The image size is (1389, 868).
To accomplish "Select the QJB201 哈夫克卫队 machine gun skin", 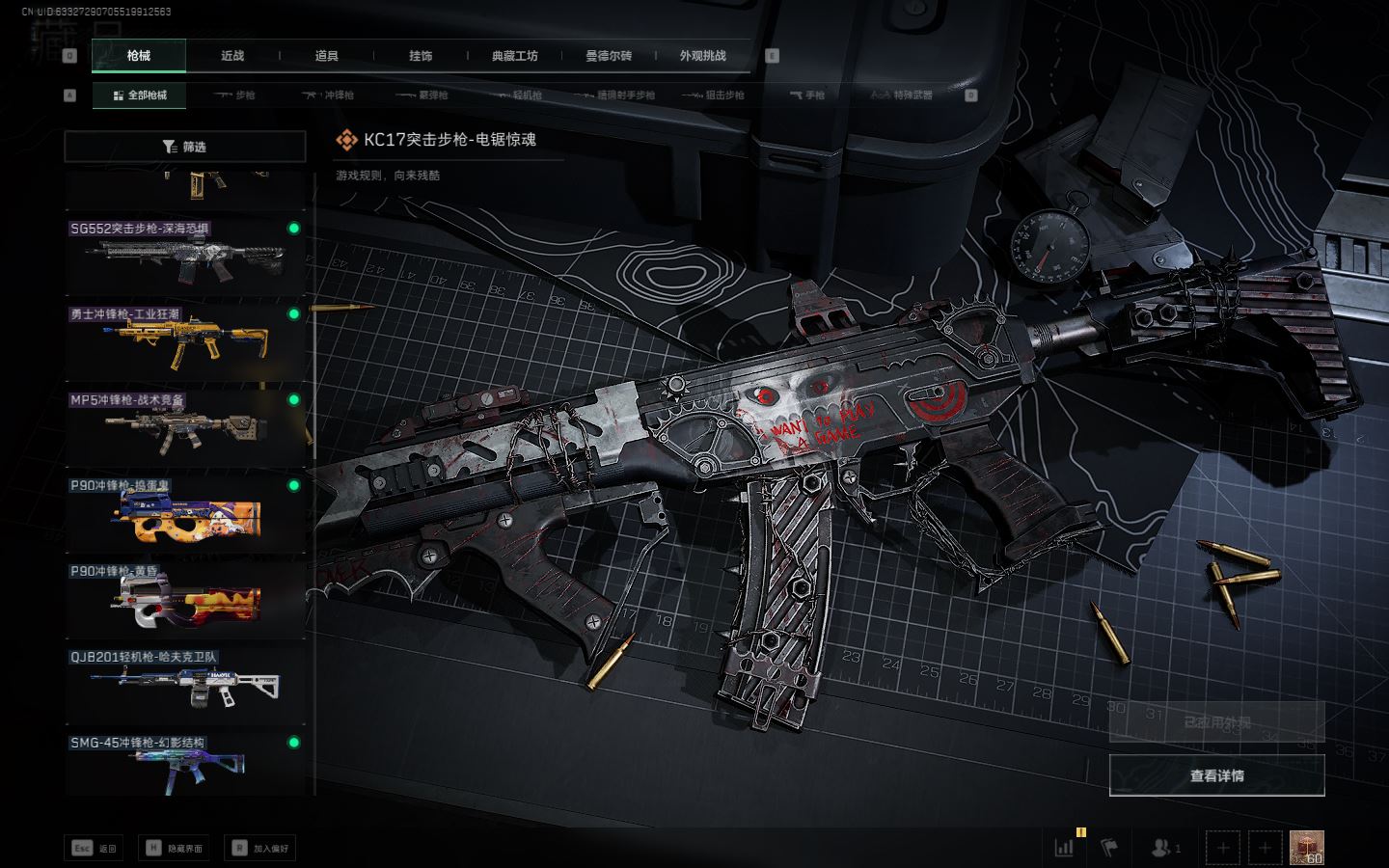I will click(185, 683).
